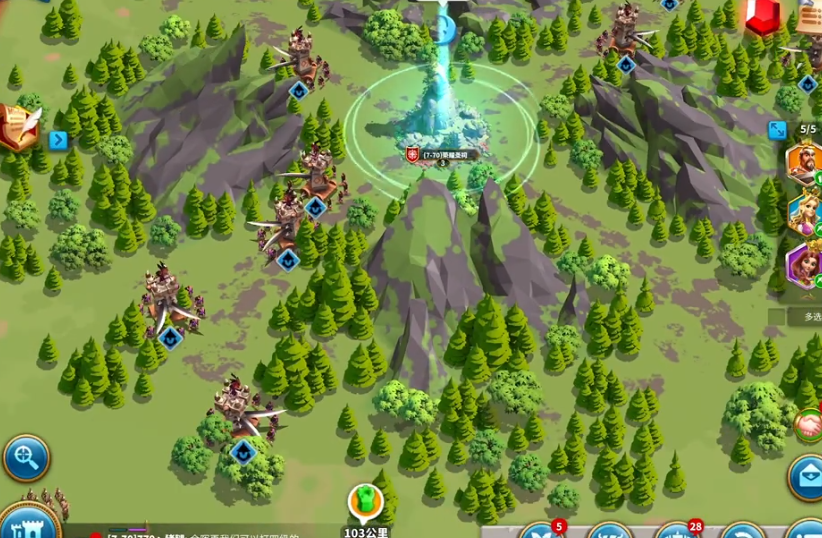Viewport: 822px width, 538px height.
Task: Tap the green home distance marker
Action: coord(366,501)
